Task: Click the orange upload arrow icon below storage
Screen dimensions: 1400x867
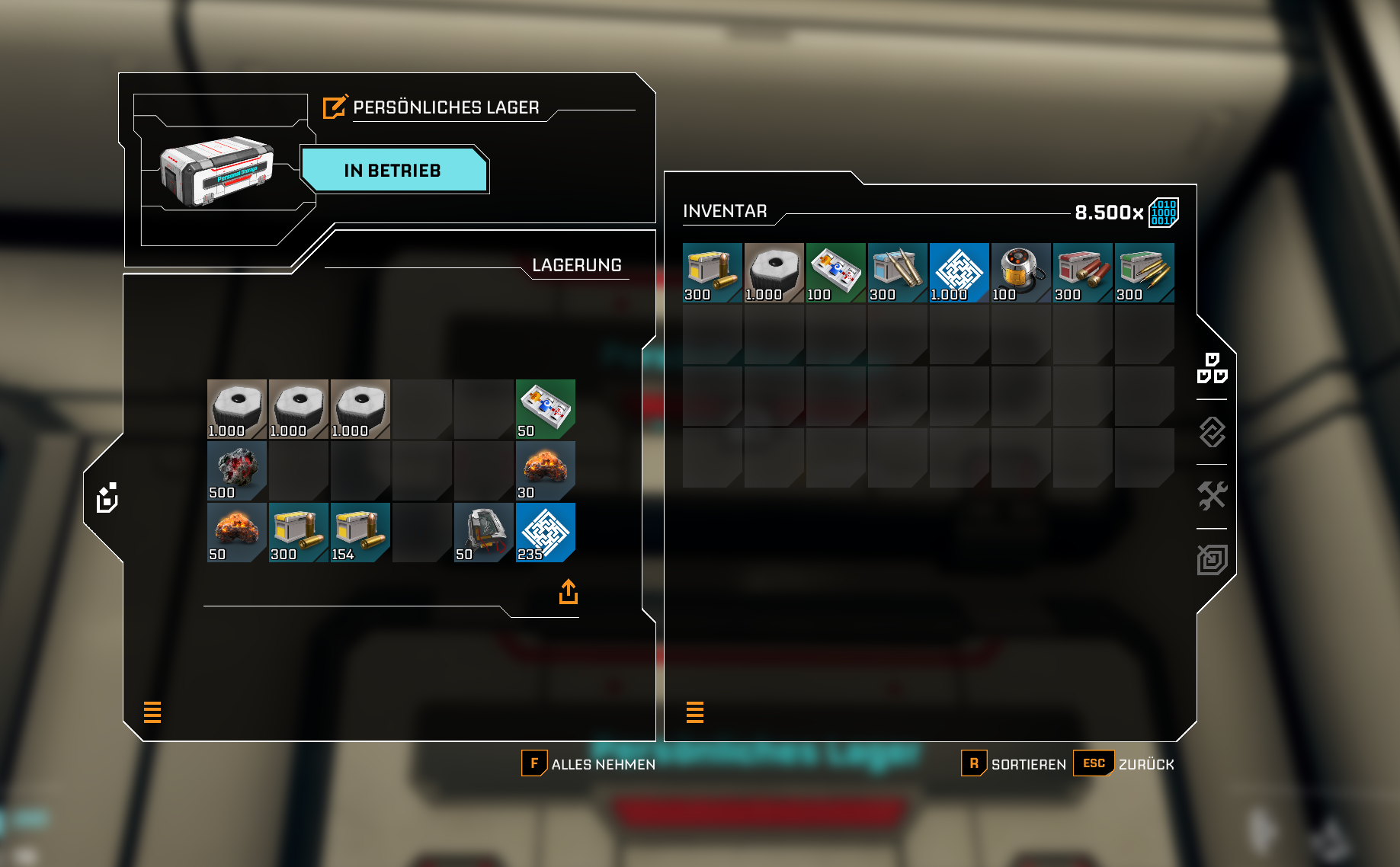Action: (x=569, y=592)
